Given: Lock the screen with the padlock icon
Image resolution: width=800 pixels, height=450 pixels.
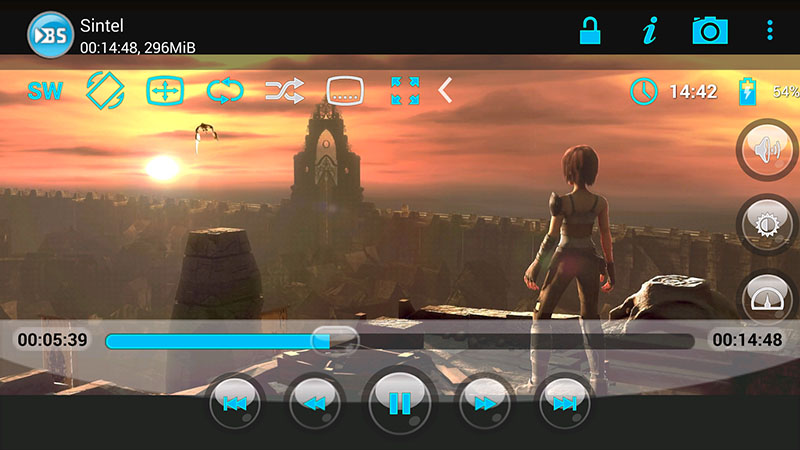Looking at the screenshot, I should click(590, 31).
